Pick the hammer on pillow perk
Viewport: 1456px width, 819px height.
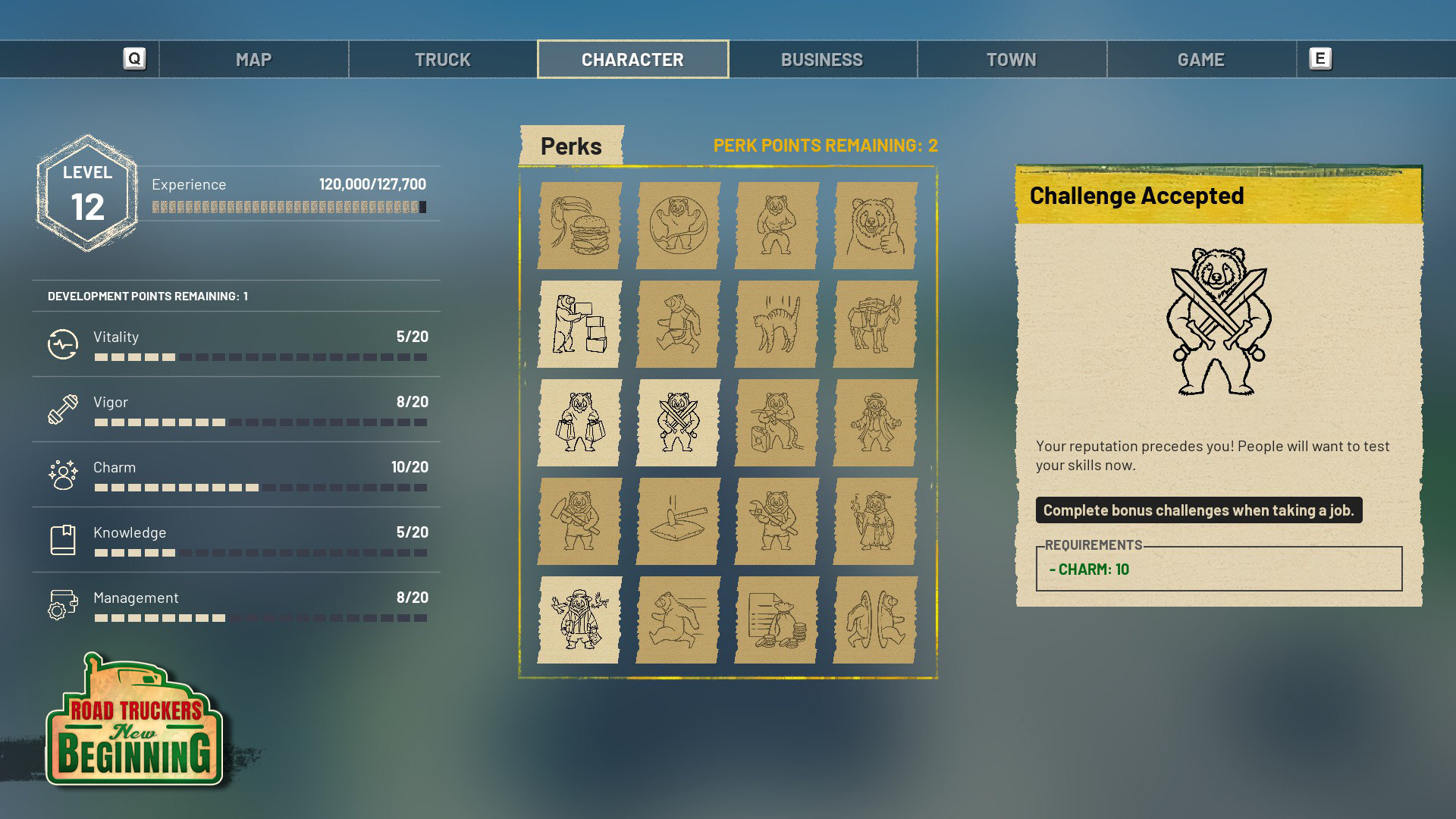coord(678,521)
